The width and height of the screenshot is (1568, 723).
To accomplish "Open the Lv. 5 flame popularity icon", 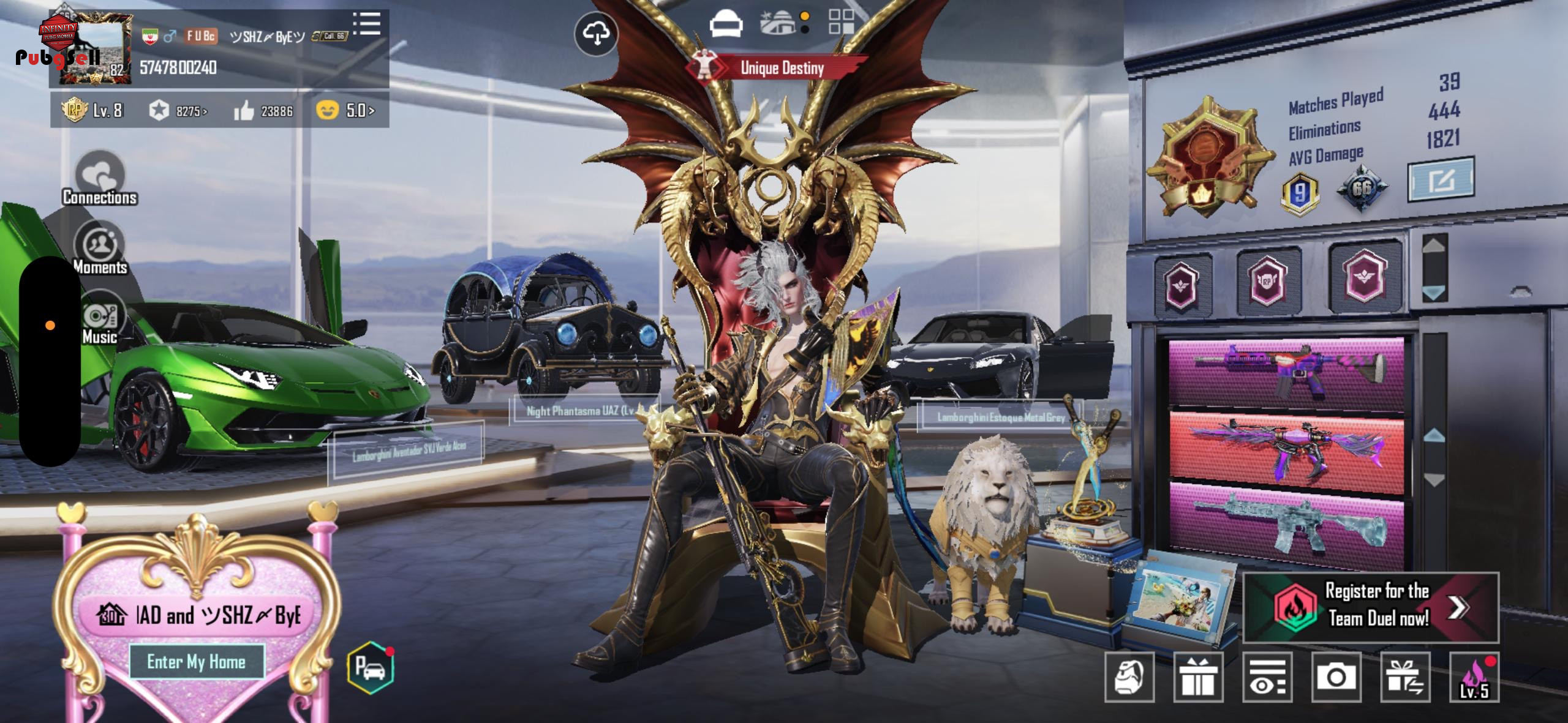I will 1474,676.
